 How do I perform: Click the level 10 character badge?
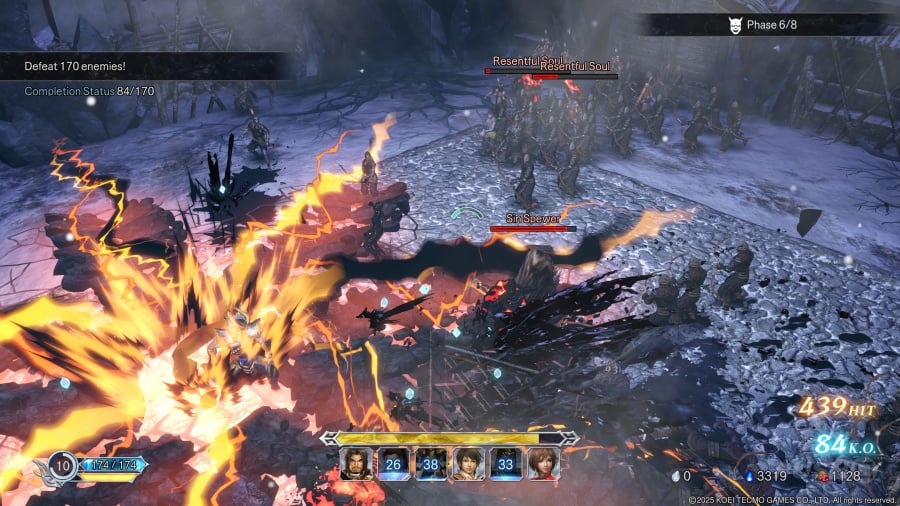[63, 465]
